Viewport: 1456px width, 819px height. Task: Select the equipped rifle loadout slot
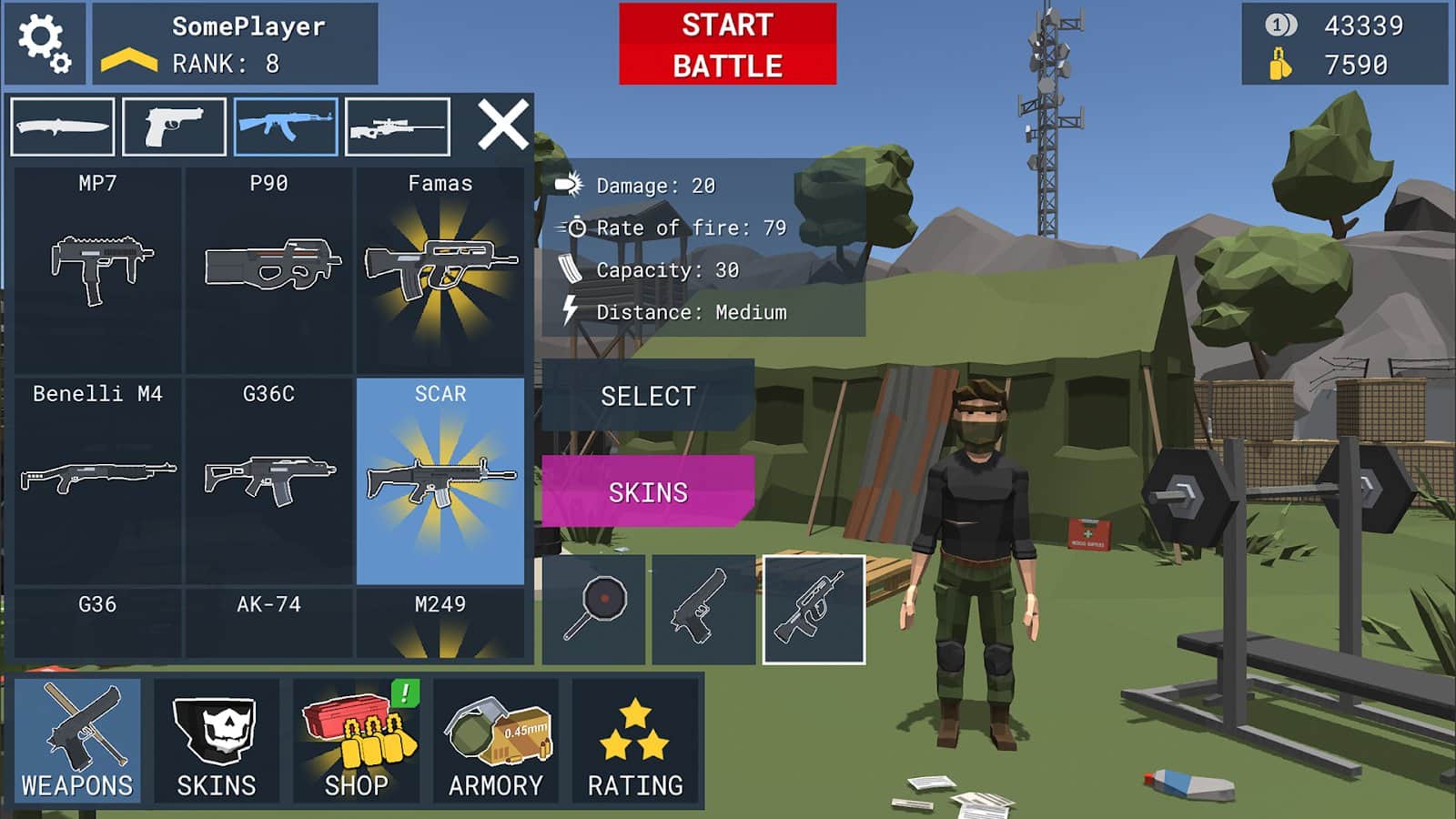coord(814,610)
